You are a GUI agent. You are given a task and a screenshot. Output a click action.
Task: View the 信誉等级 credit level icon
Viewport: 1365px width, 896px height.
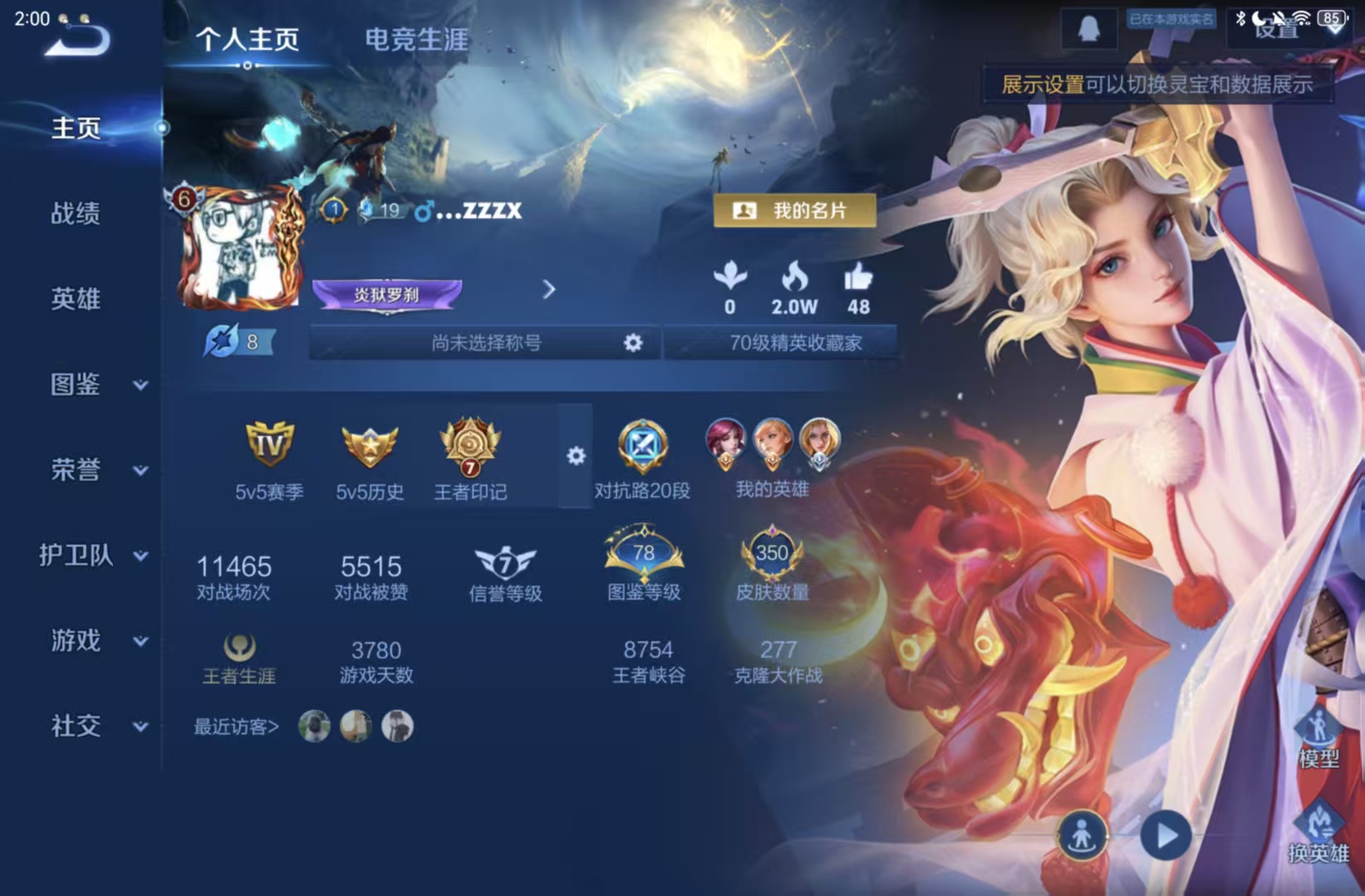click(x=503, y=565)
